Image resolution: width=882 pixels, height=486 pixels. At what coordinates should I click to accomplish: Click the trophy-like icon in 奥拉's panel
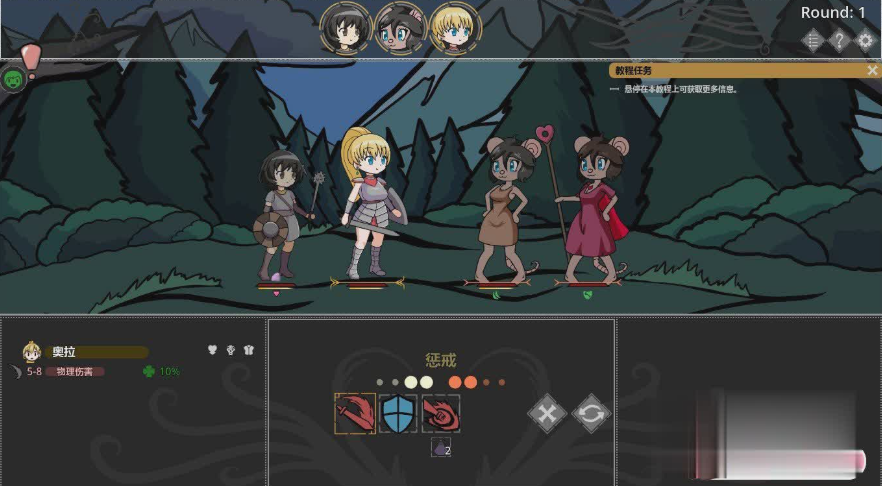tap(231, 351)
